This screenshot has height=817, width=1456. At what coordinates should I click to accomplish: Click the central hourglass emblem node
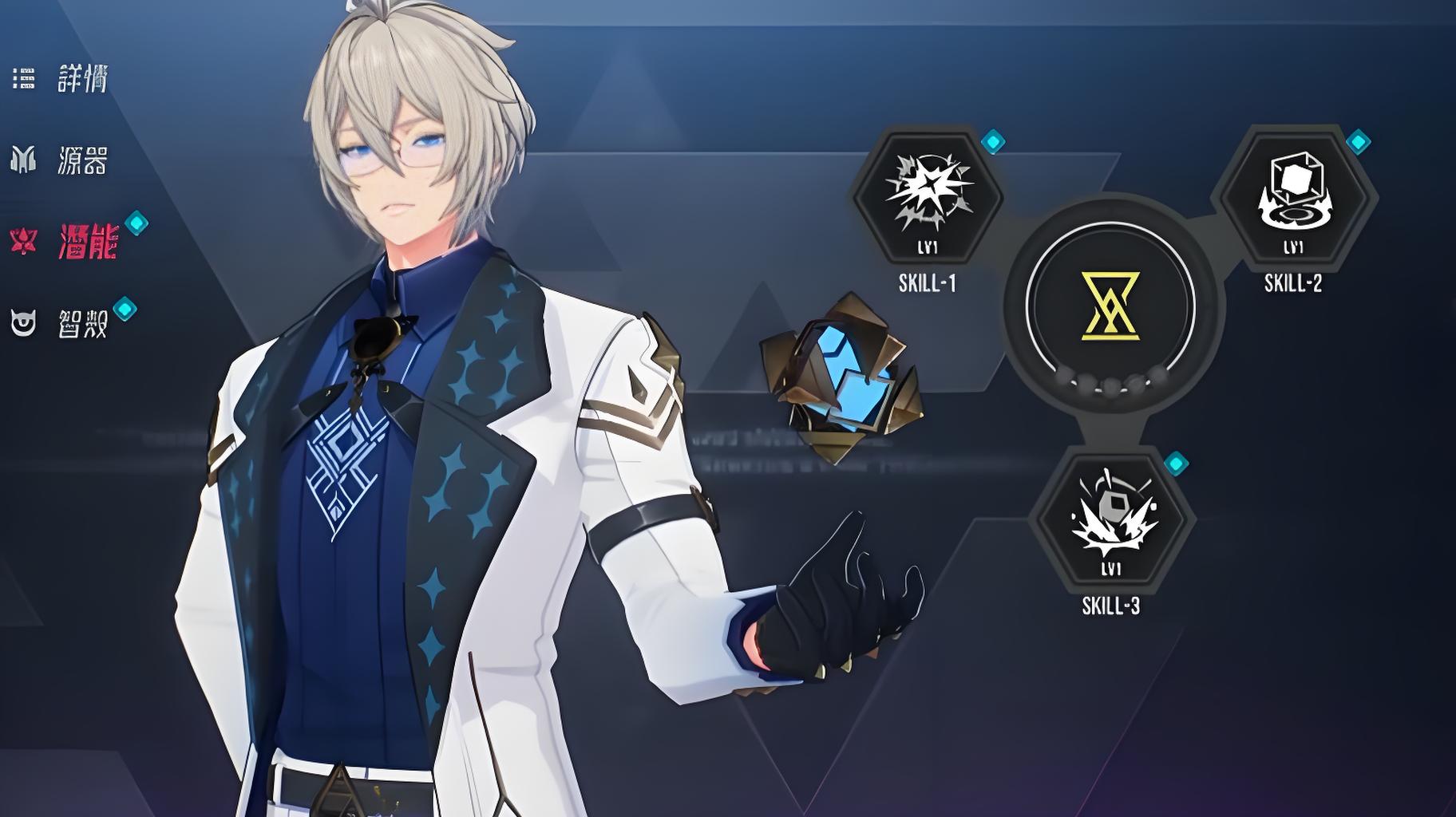(1110, 305)
